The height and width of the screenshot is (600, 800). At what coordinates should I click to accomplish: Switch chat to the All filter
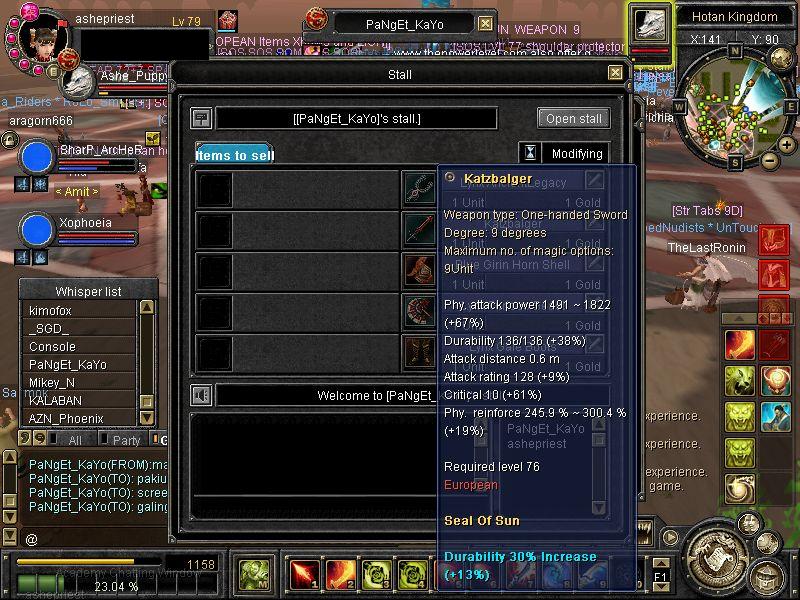click(x=75, y=440)
